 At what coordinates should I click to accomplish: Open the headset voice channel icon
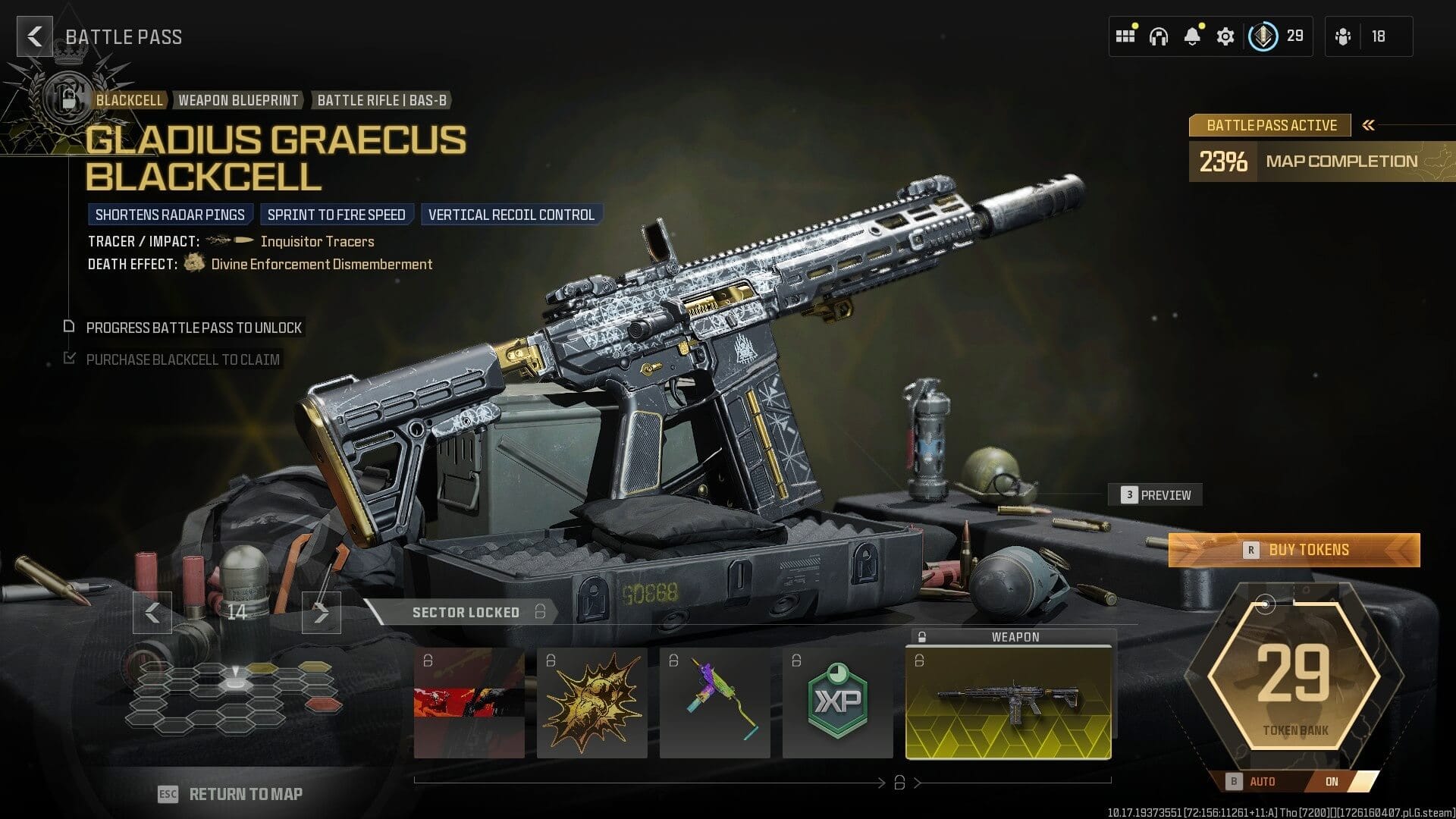pyautogui.click(x=1159, y=36)
